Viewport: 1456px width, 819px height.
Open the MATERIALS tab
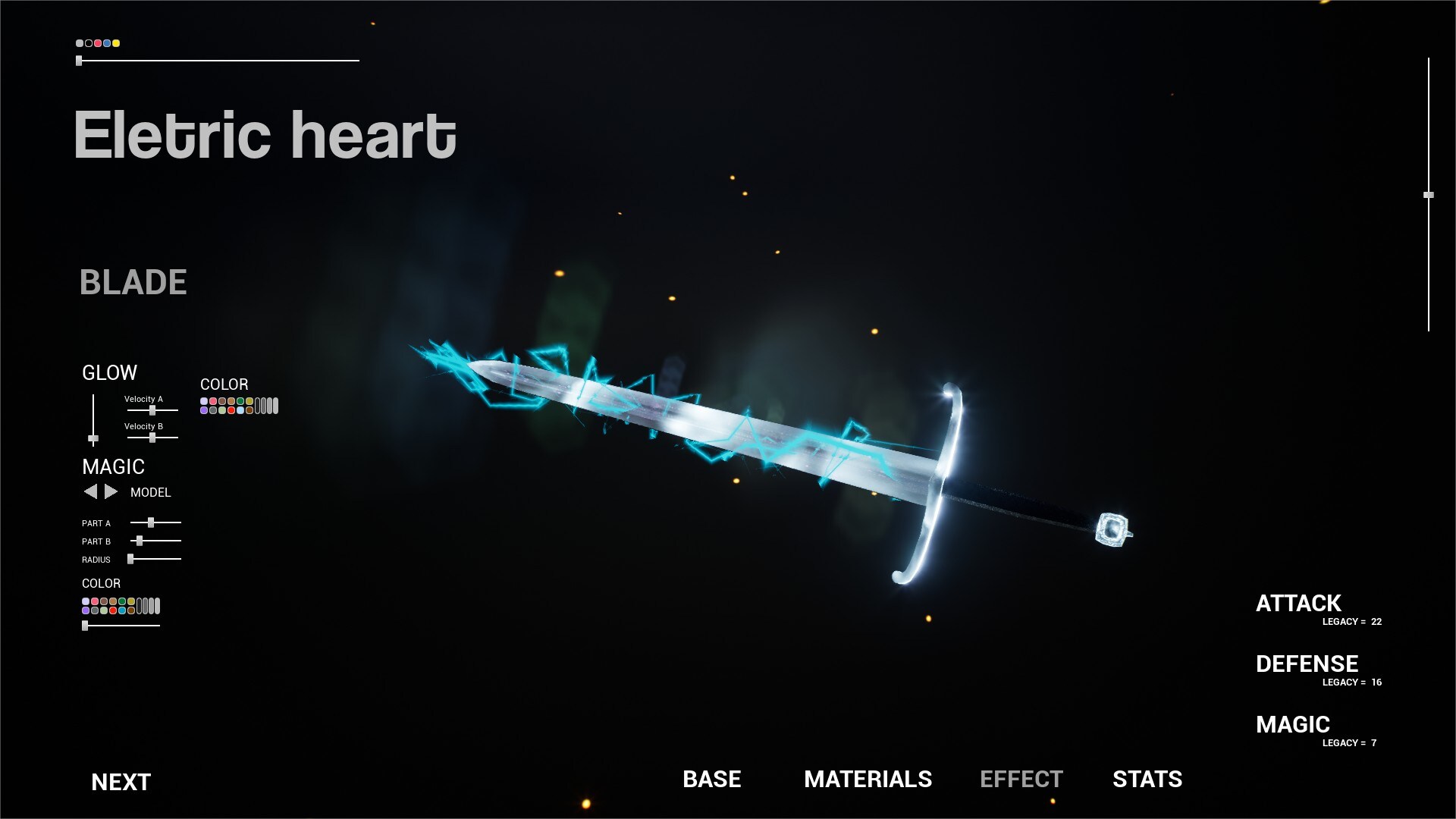click(x=868, y=780)
